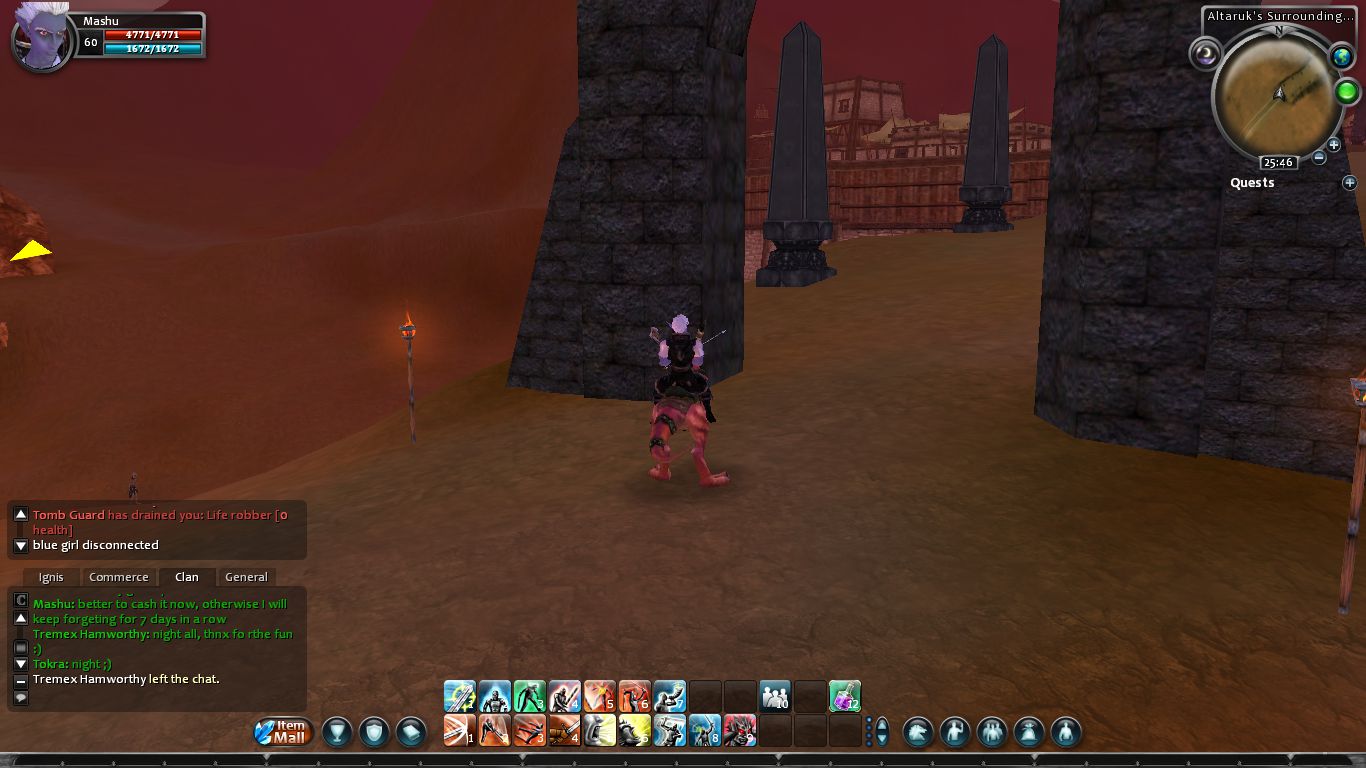The width and height of the screenshot is (1366, 768).
Task: Click Mashu's character portrait
Action: coord(43,42)
